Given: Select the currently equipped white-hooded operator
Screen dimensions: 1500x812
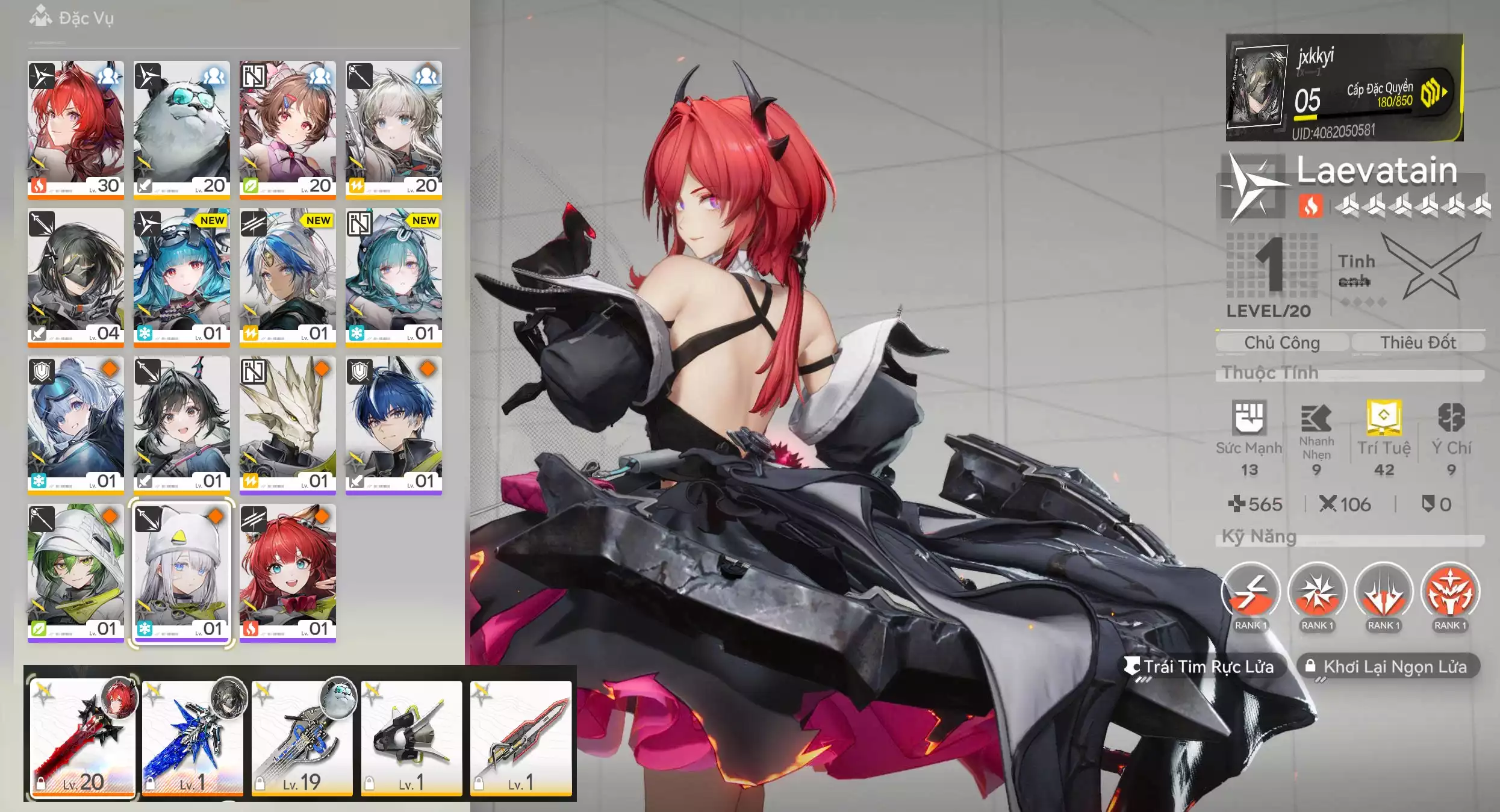Looking at the screenshot, I should point(181,572).
